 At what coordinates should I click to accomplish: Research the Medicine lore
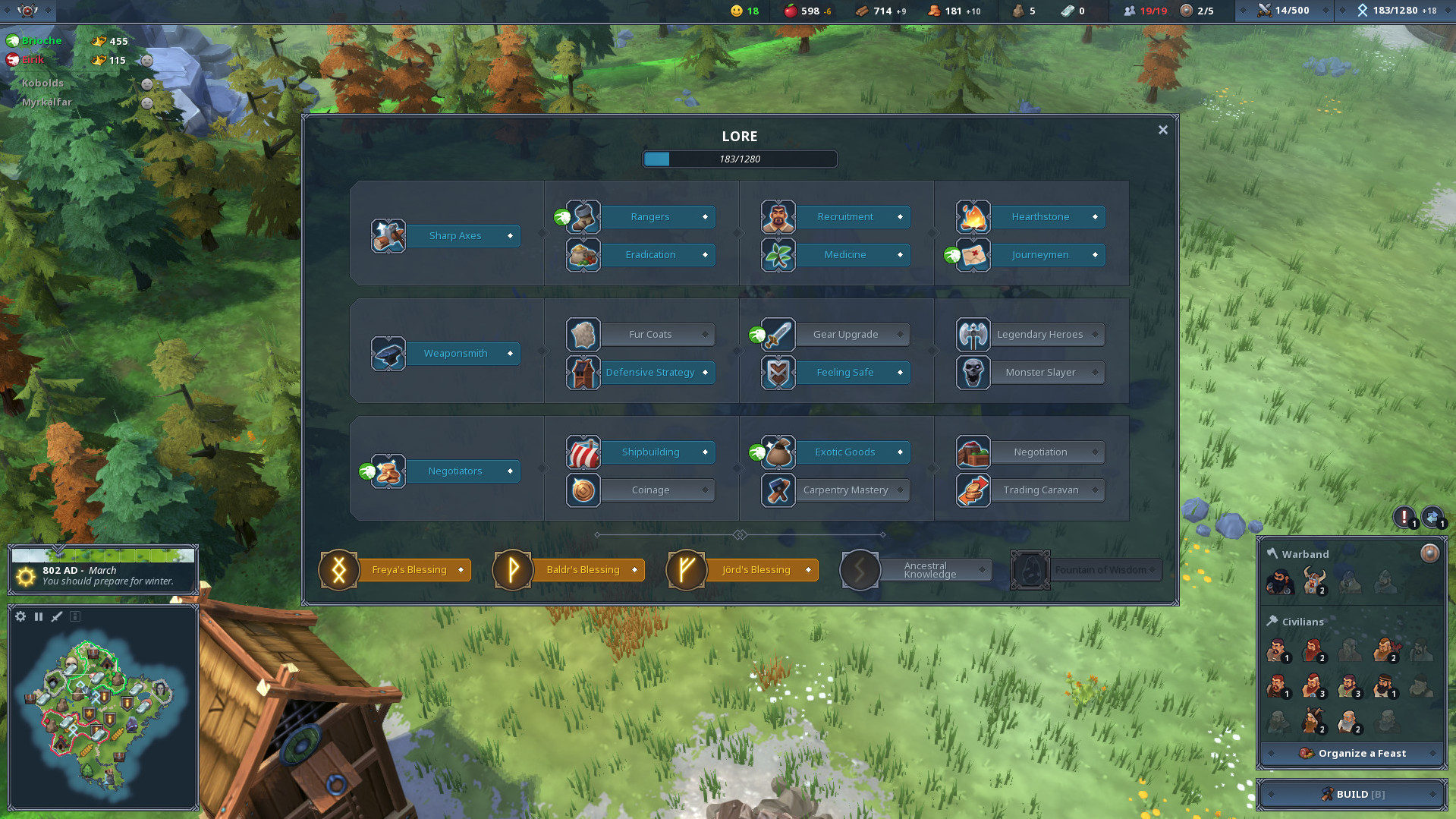[844, 255]
